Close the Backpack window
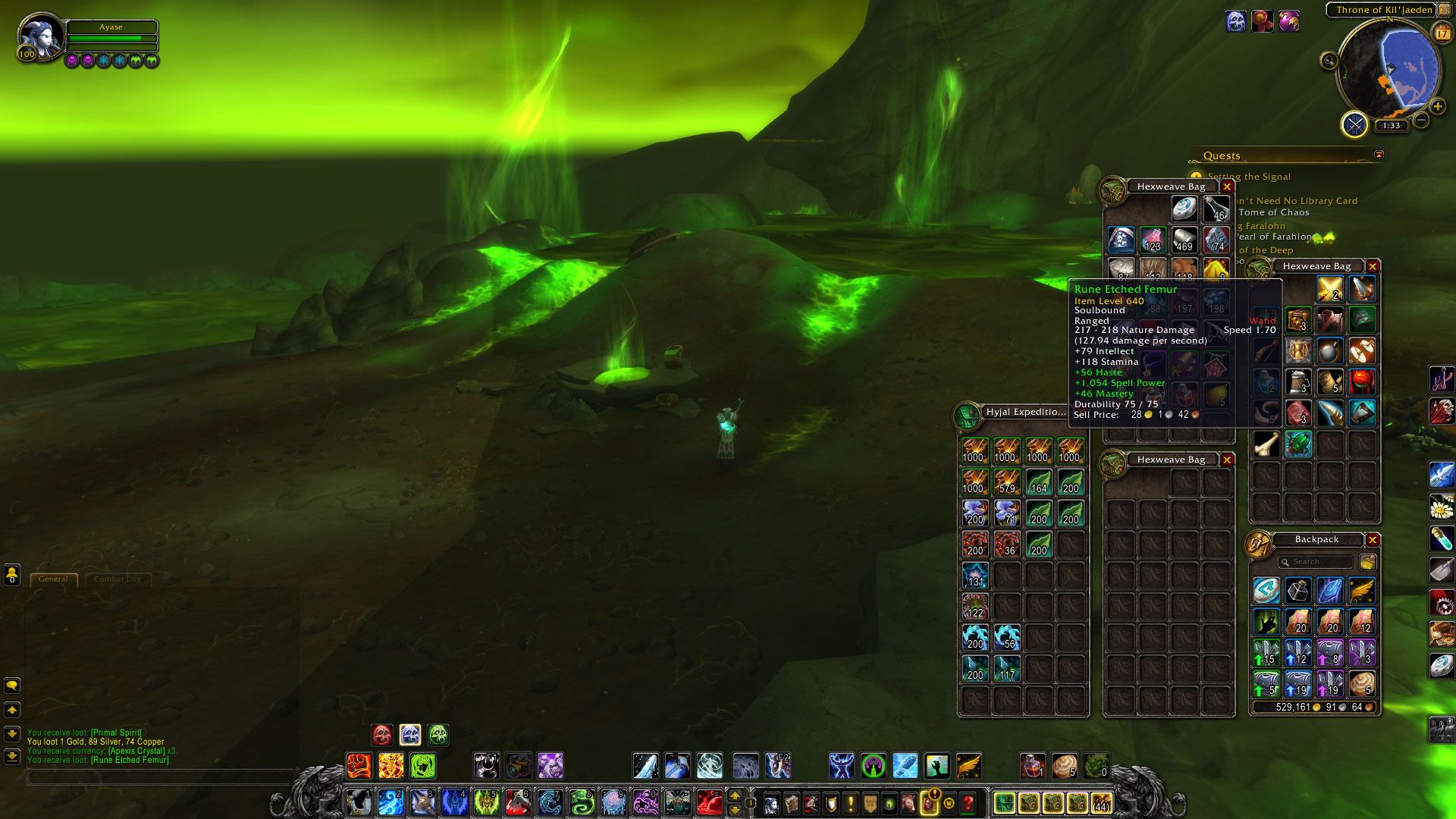1456x819 pixels. coord(1372,540)
